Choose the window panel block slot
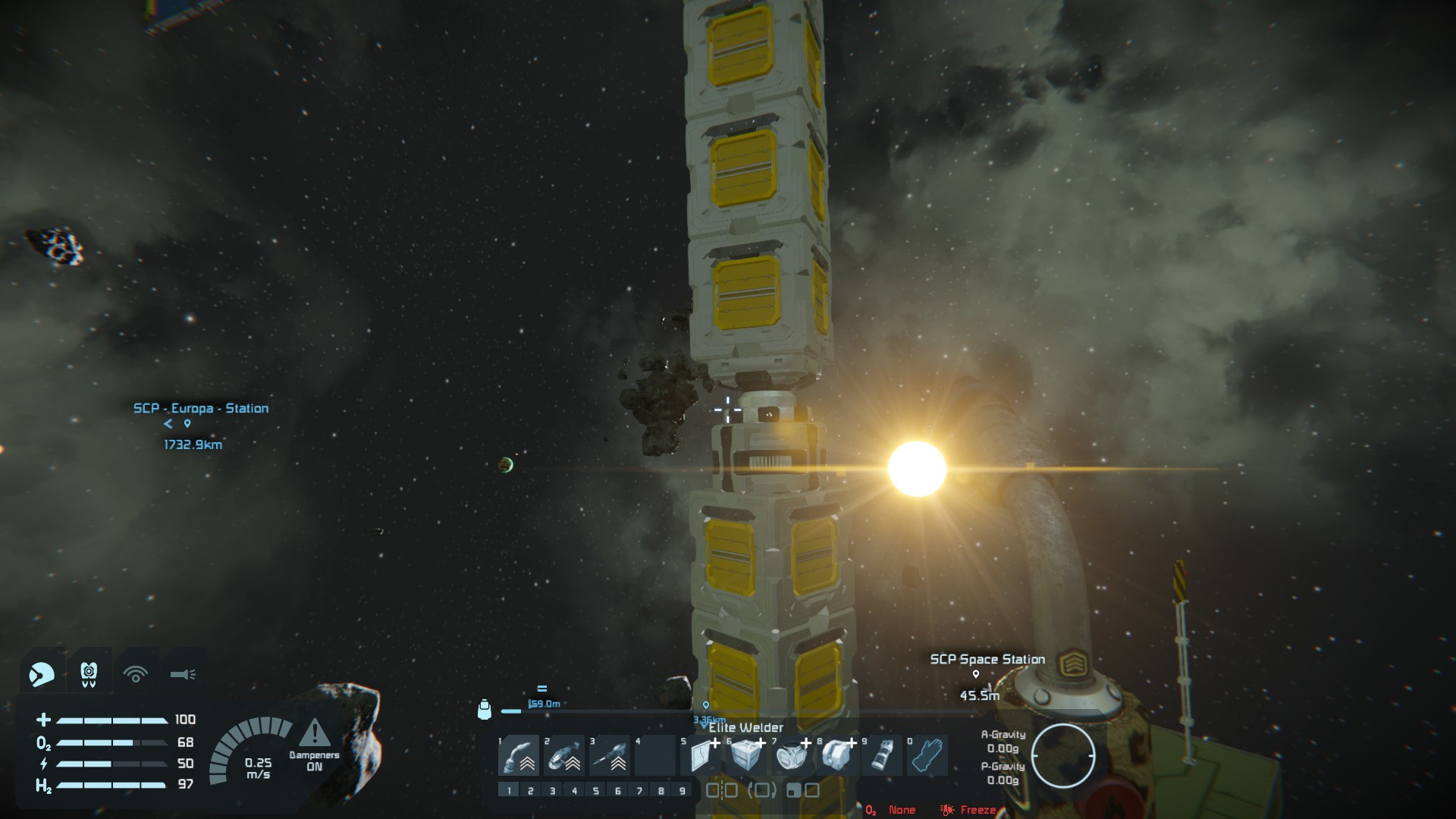 701,755
